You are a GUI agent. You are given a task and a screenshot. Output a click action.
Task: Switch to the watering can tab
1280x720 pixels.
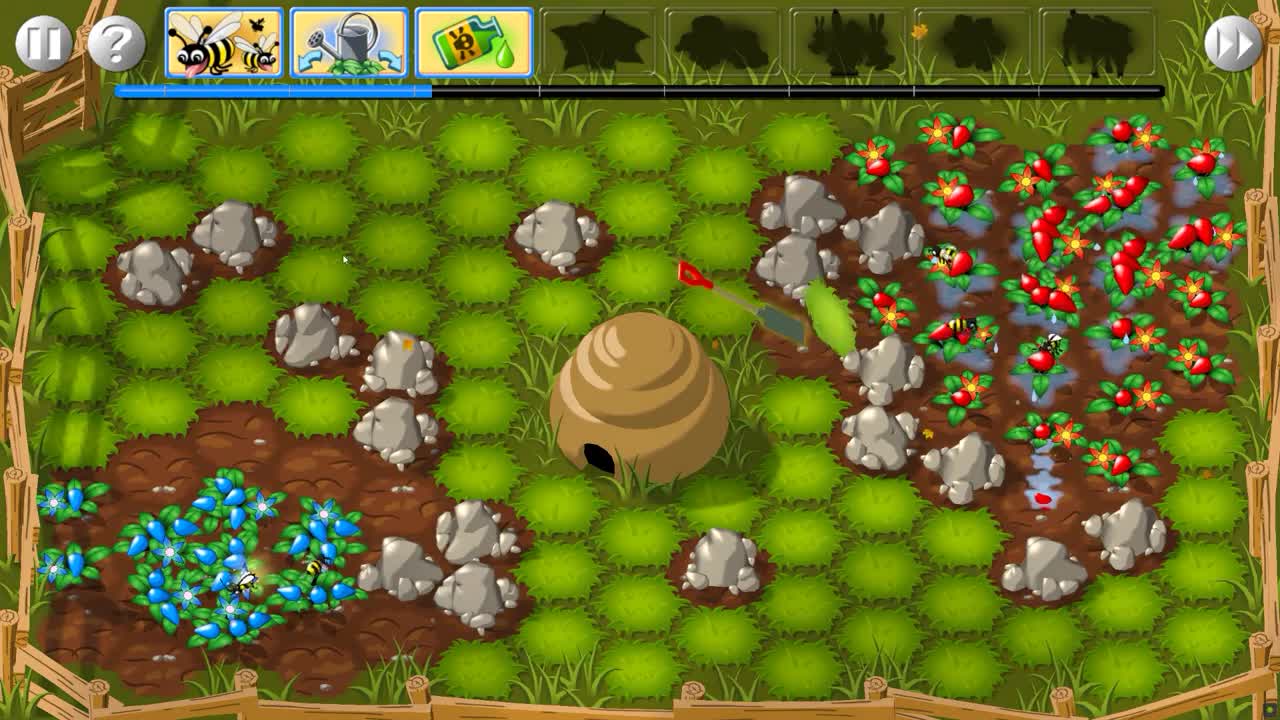(348, 42)
